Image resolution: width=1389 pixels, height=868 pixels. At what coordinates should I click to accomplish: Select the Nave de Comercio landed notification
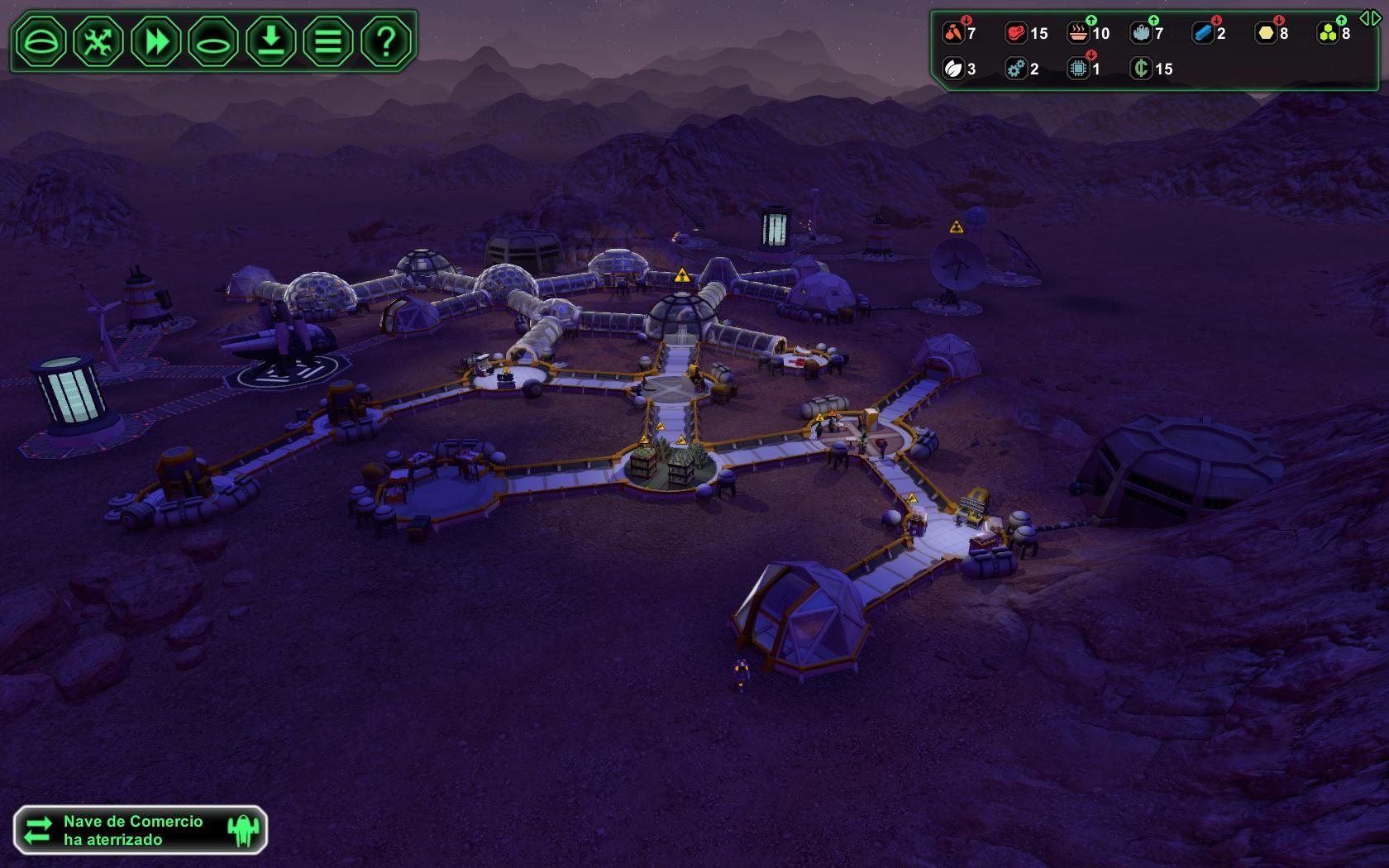[x=141, y=830]
